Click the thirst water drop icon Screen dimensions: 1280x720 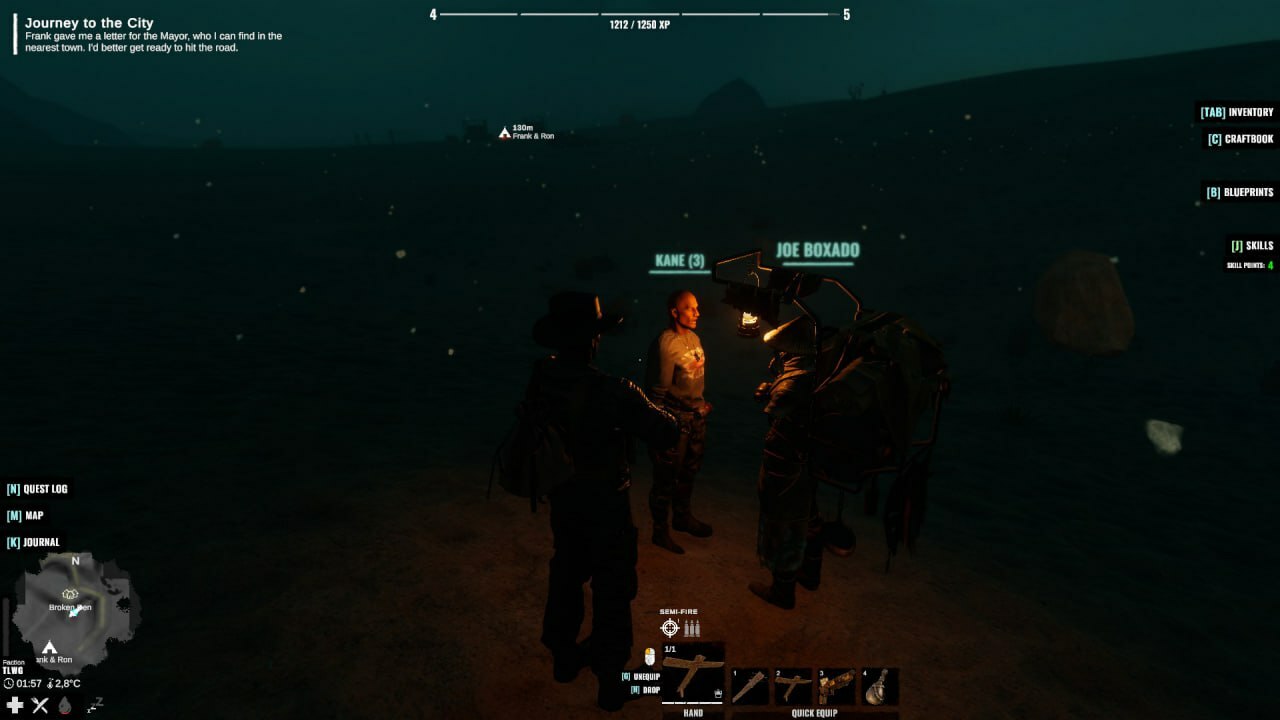click(66, 705)
